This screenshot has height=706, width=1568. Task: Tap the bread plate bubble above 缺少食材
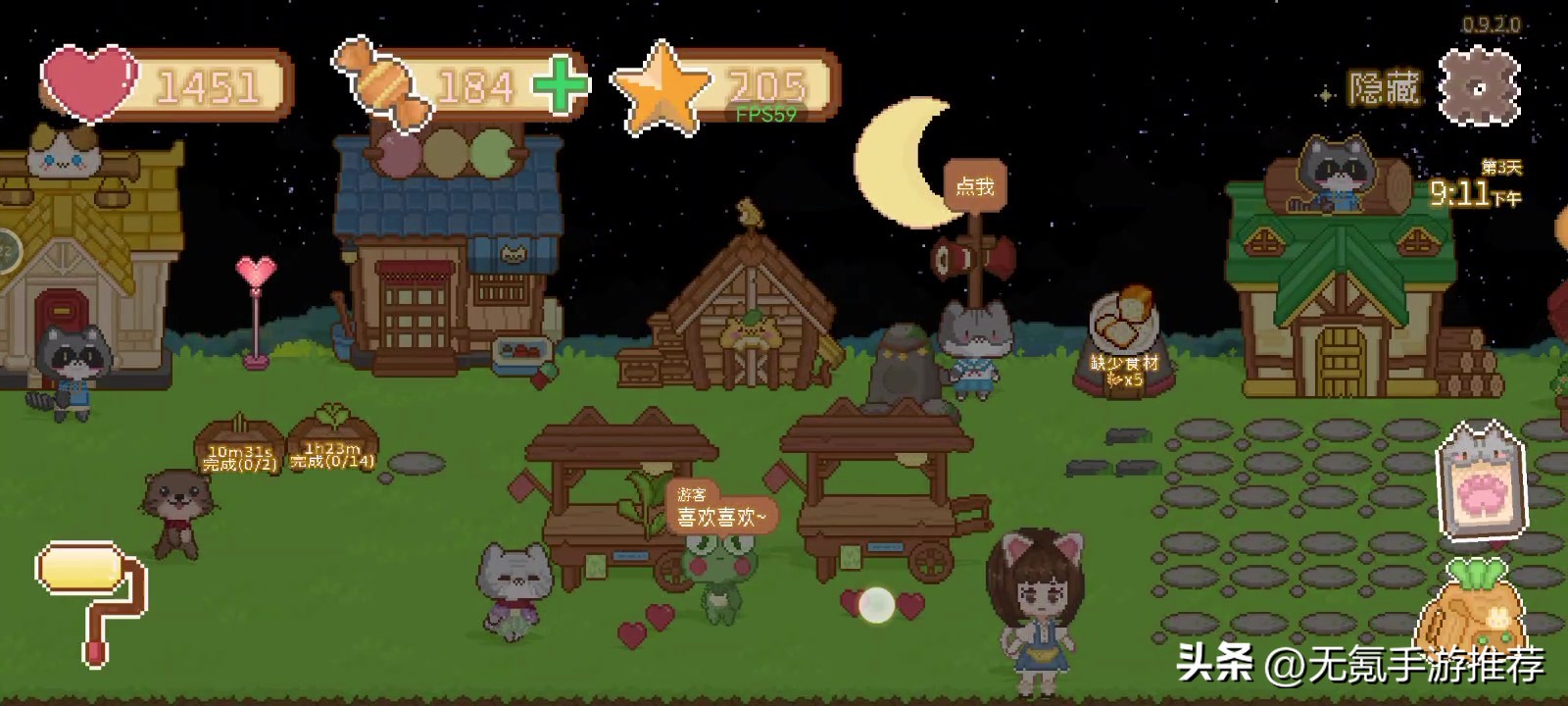(x=1125, y=319)
